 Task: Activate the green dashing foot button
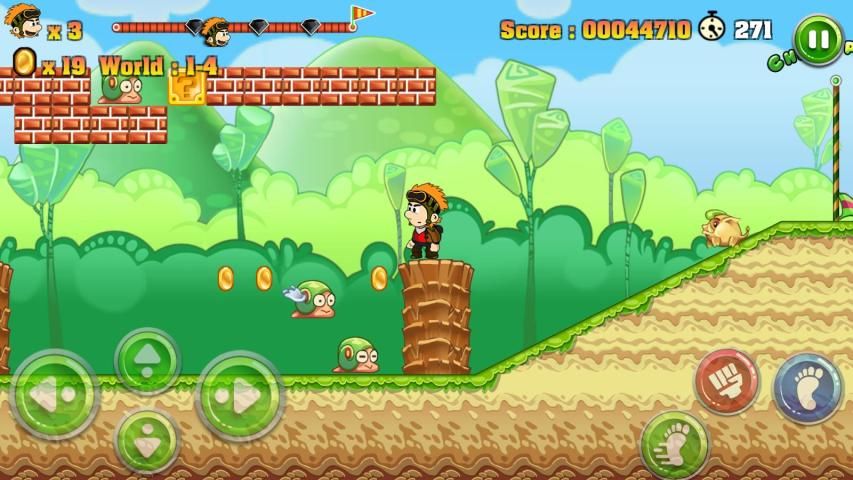tap(674, 443)
